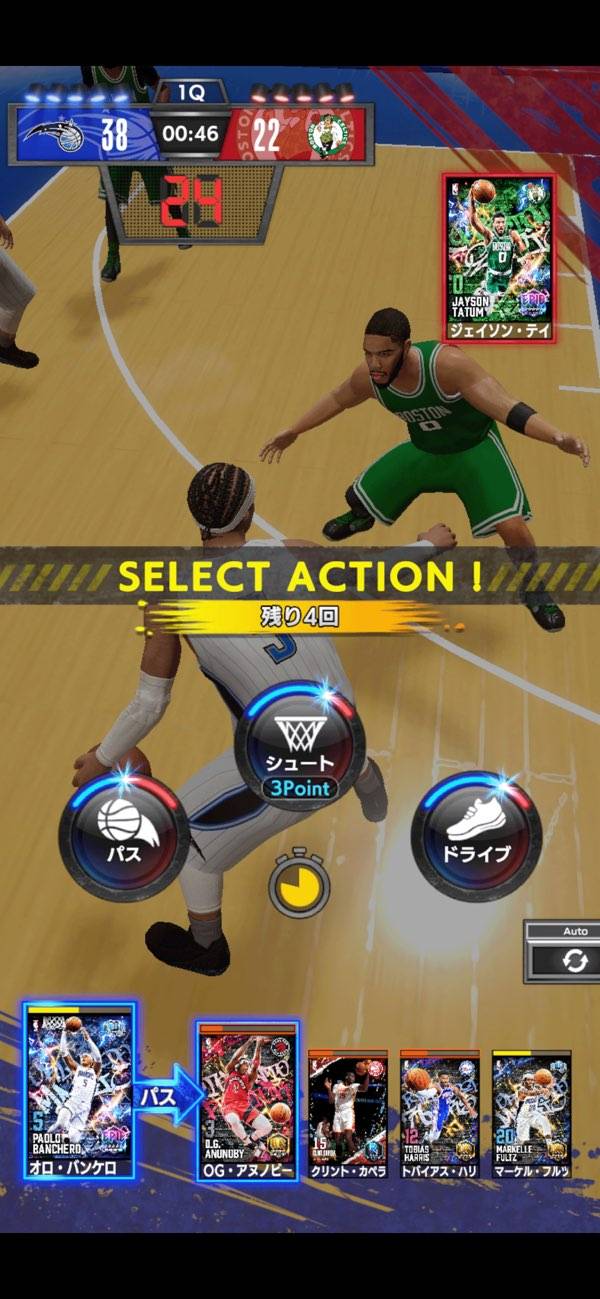Choose the Tobias Harris player card
This screenshot has height=1299, width=600.
coord(440,1112)
